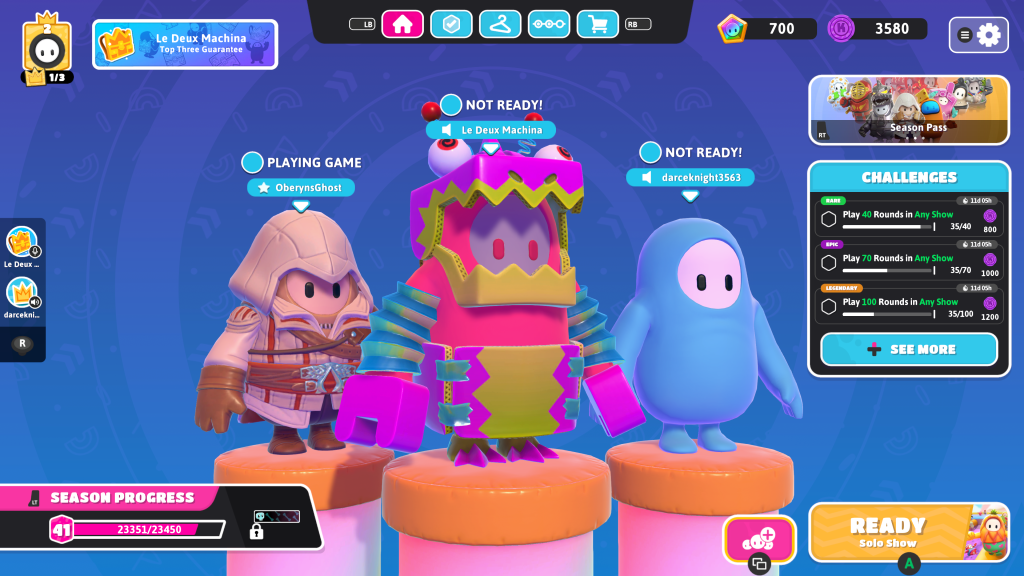This screenshot has width=1024, height=576.
Task: Open the Season Progress panel
Action: click(x=160, y=517)
